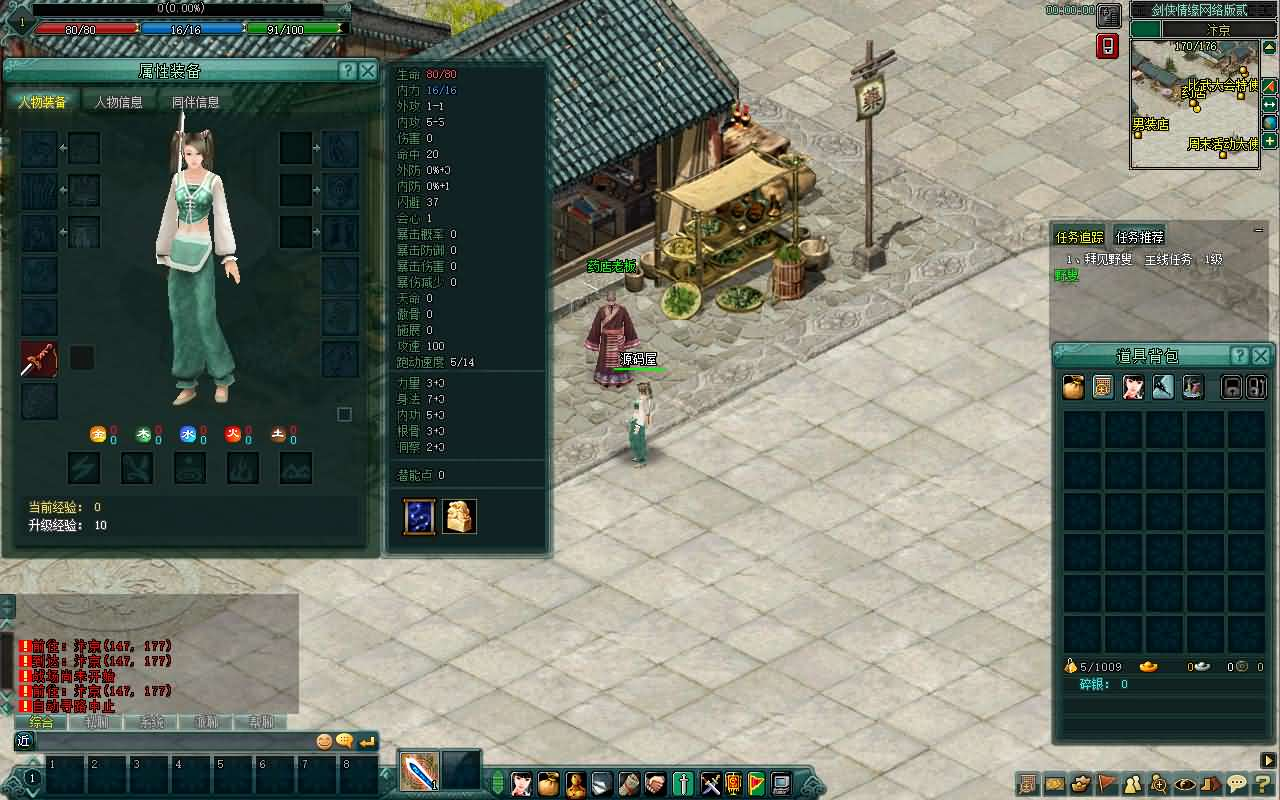This screenshot has height=800, width=1280.
Task: Select the 任务追踪 quest tracking tab
Action: coord(1080,237)
